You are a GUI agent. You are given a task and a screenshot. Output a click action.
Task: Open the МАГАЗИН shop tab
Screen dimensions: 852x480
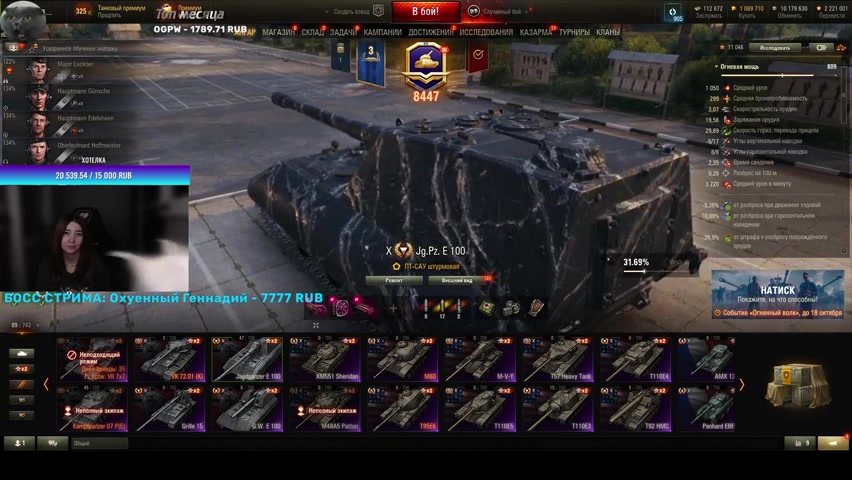[278, 32]
